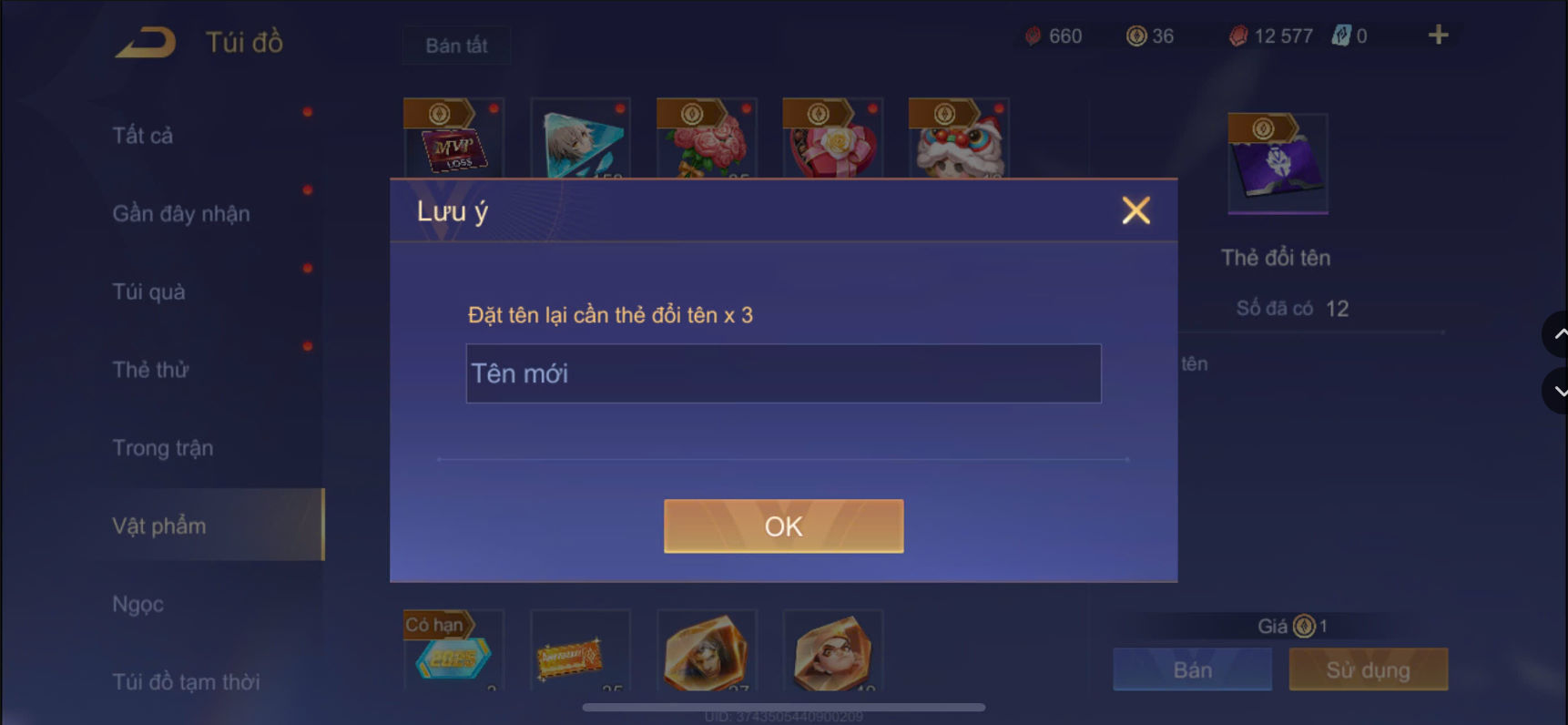Select the MVP card item in inventory

[453, 146]
